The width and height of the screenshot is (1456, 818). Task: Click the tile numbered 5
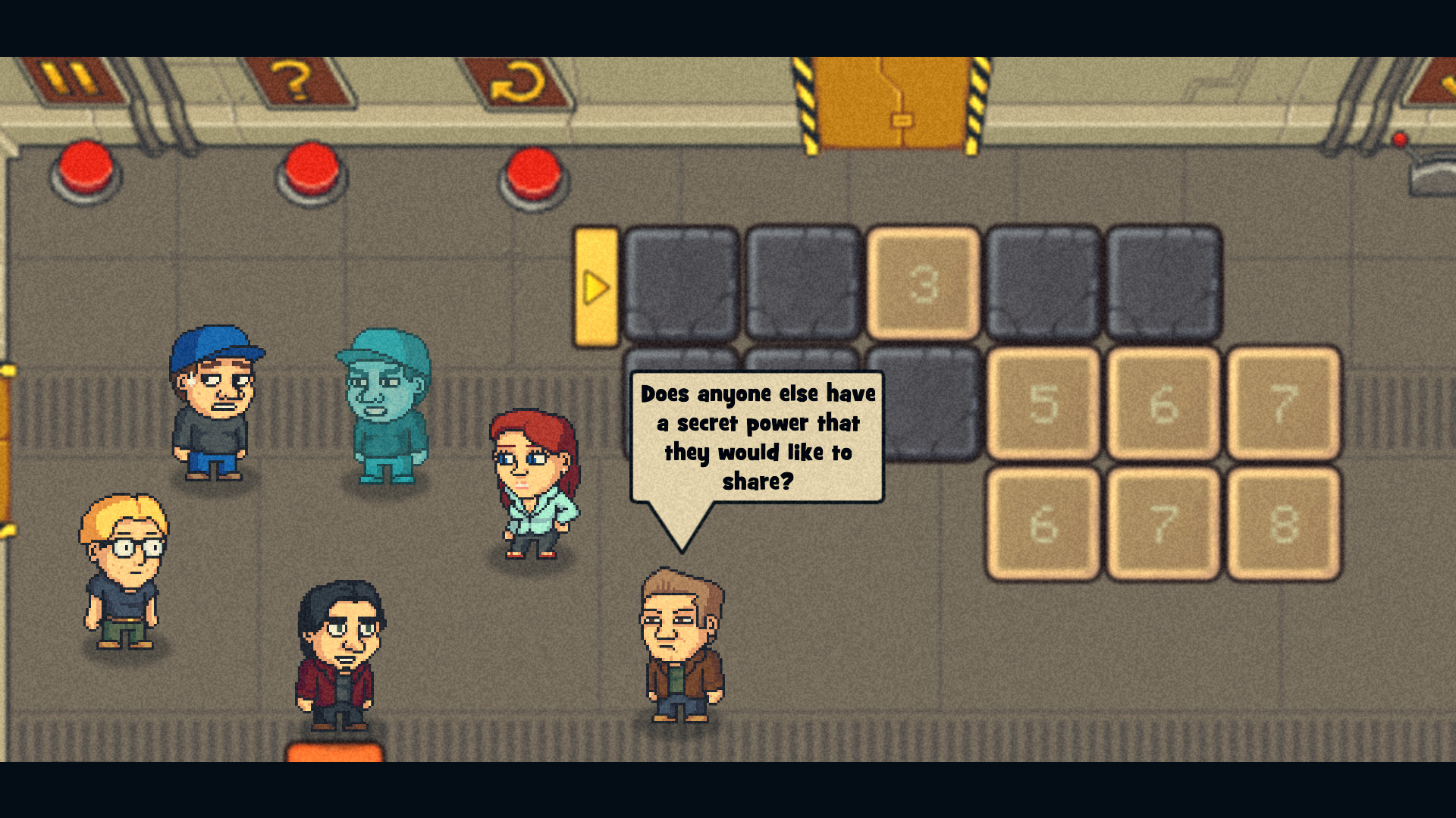click(x=1043, y=404)
